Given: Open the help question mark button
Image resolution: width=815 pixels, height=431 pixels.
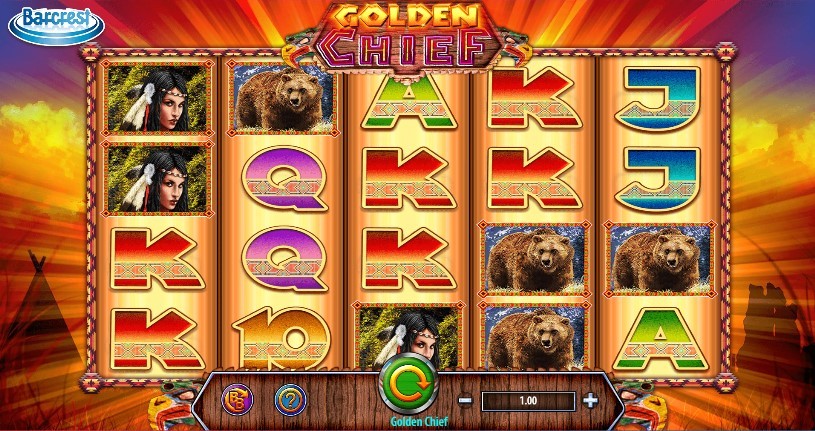Looking at the screenshot, I should [290, 400].
